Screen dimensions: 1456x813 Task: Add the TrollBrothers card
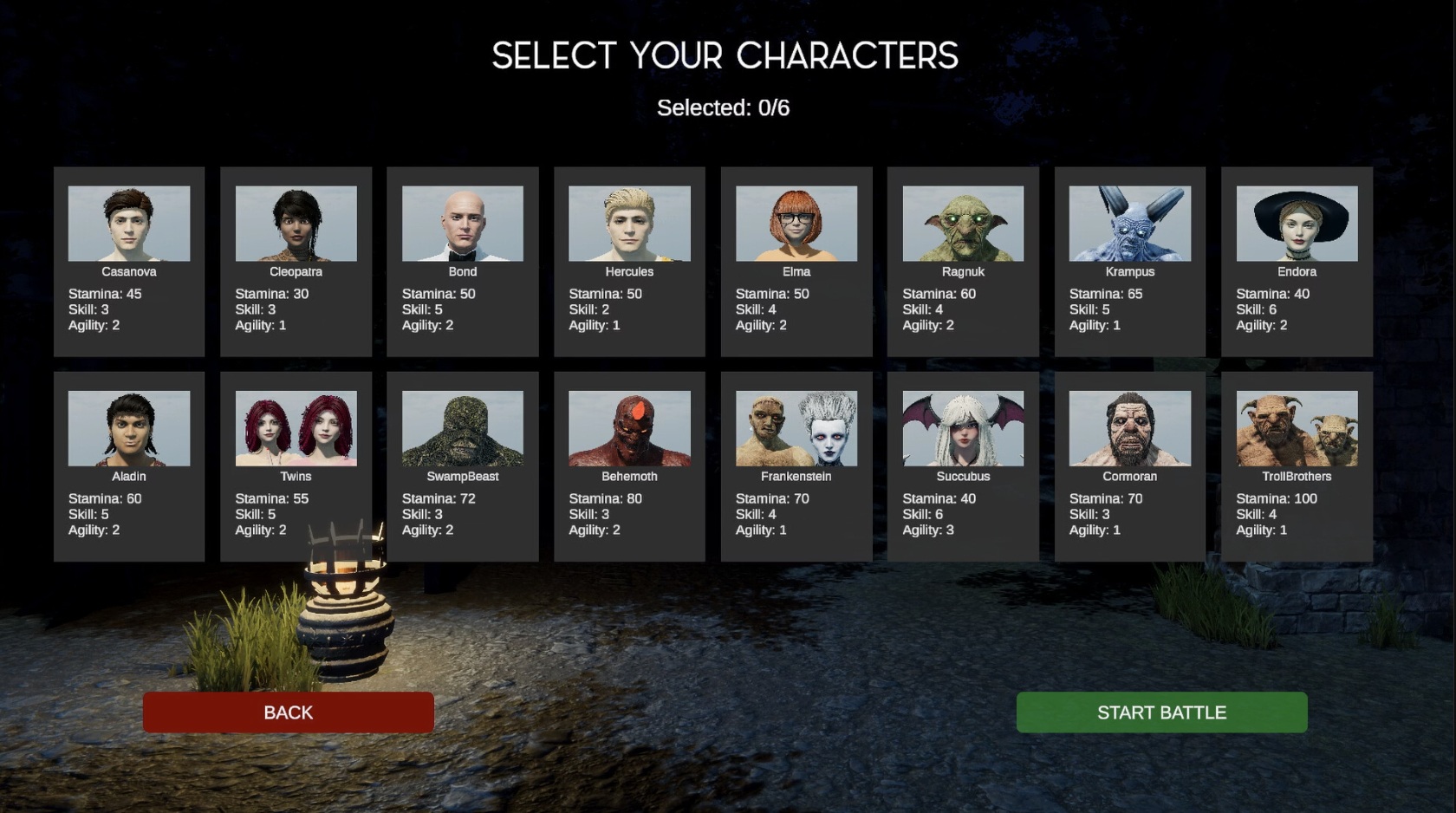[1297, 466]
